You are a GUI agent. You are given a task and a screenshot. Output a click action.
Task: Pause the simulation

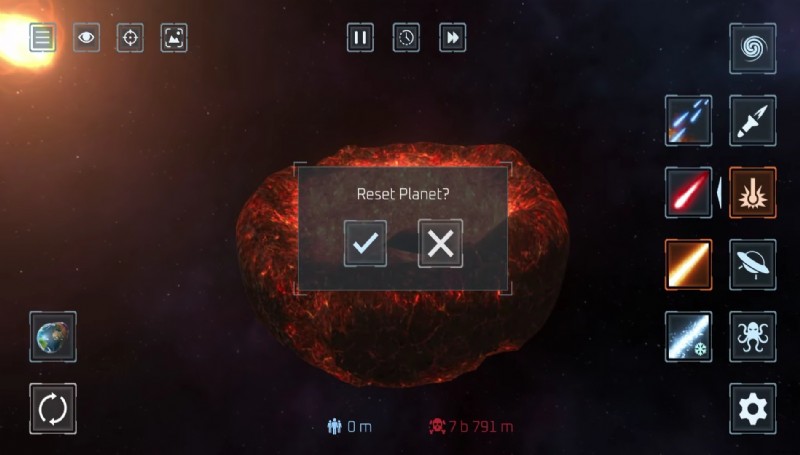click(360, 38)
